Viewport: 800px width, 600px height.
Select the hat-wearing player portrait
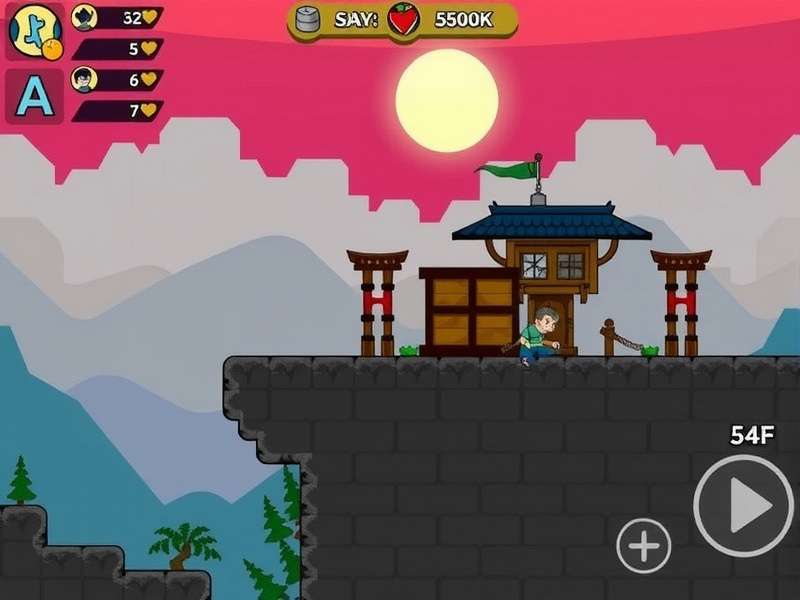pos(84,17)
